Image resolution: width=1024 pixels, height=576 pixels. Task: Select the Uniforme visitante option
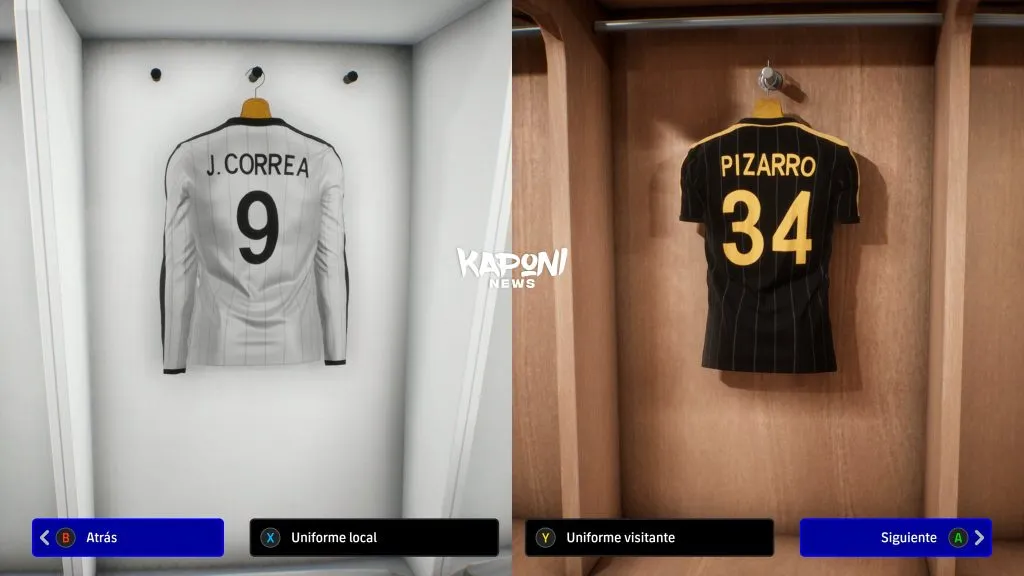click(648, 537)
